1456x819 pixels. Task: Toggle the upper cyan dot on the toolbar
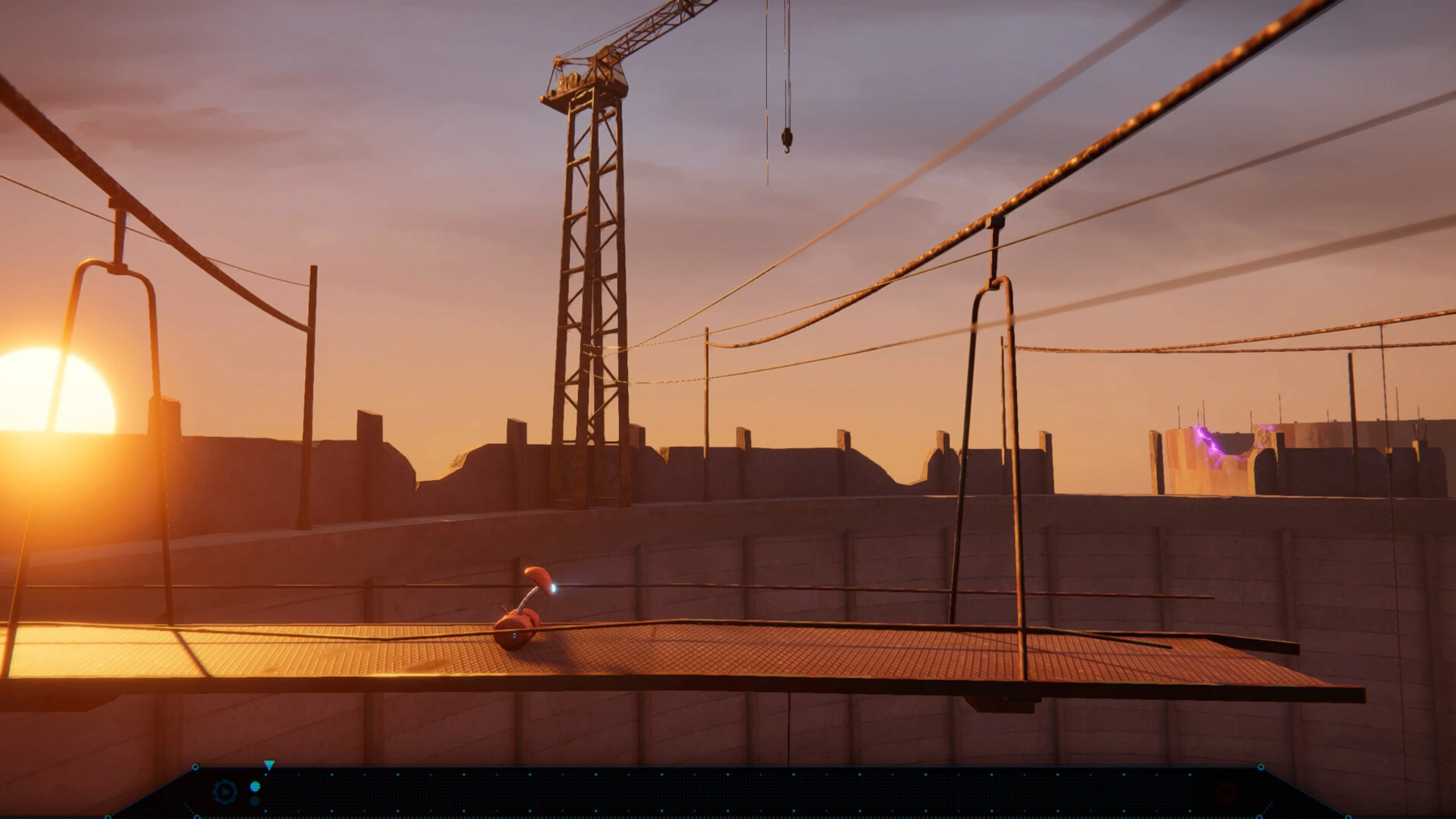pos(255,786)
